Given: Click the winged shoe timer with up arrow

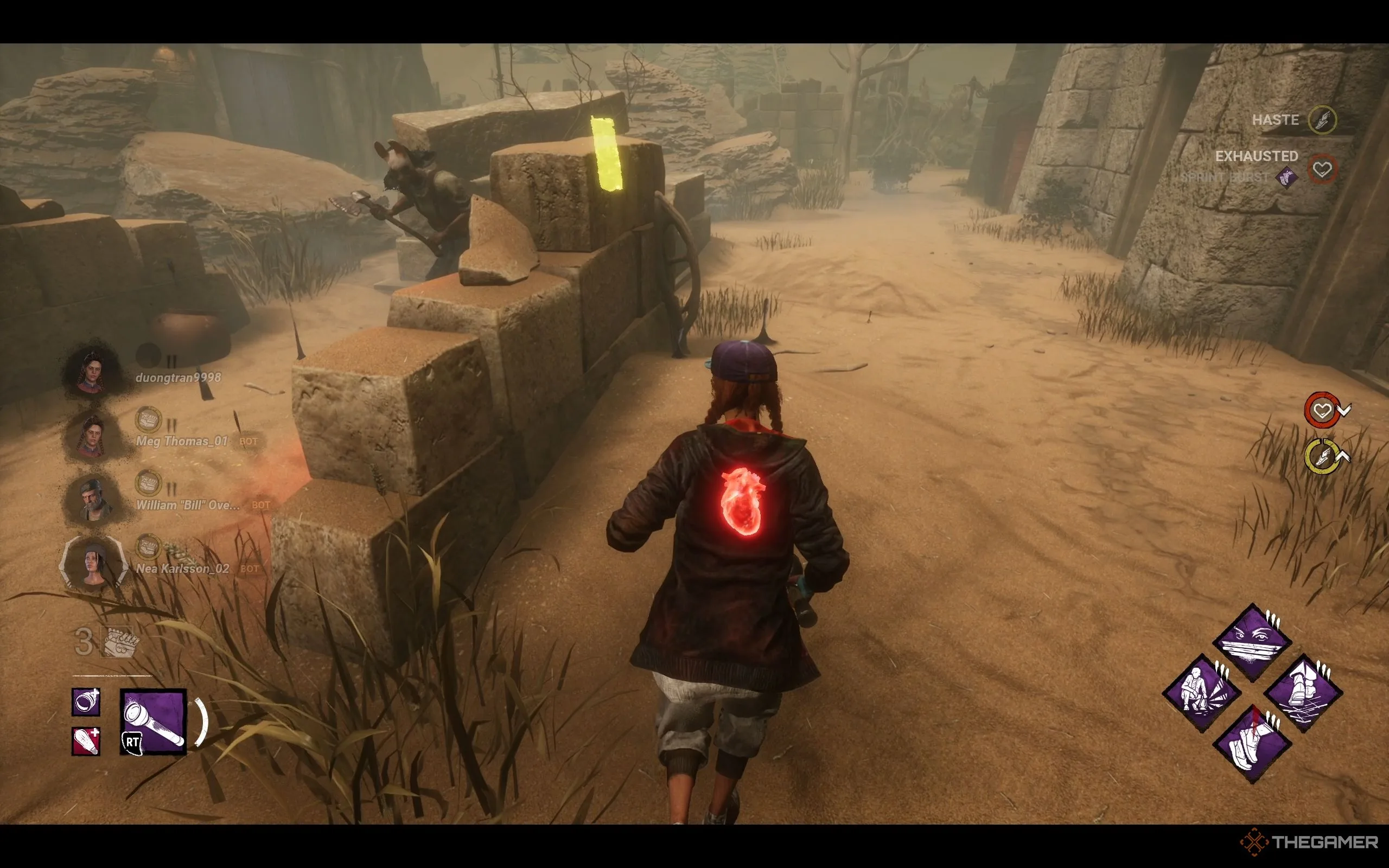Looking at the screenshot, I should [1322, 457].
